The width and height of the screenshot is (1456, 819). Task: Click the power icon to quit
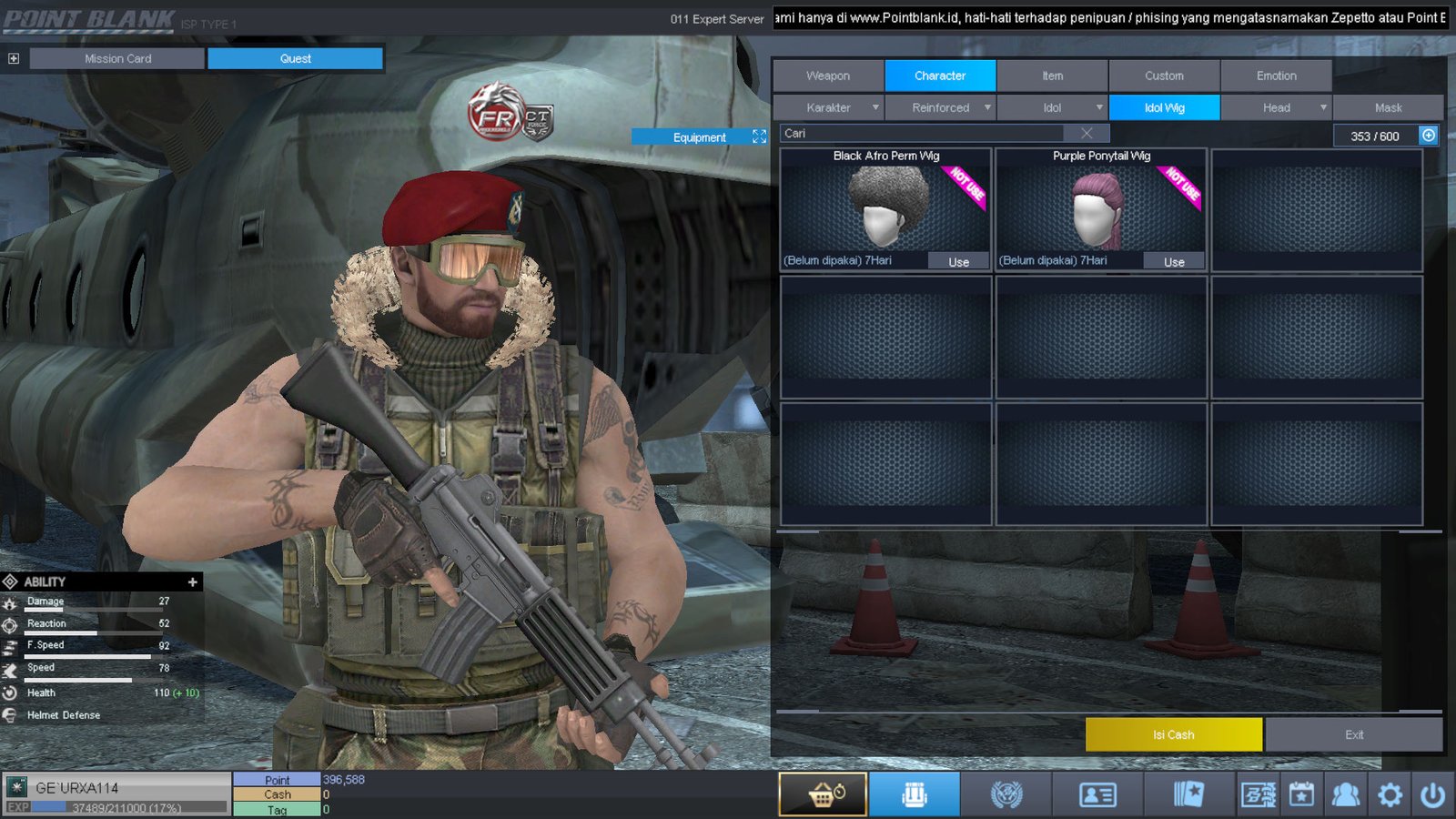[1432, 795]
